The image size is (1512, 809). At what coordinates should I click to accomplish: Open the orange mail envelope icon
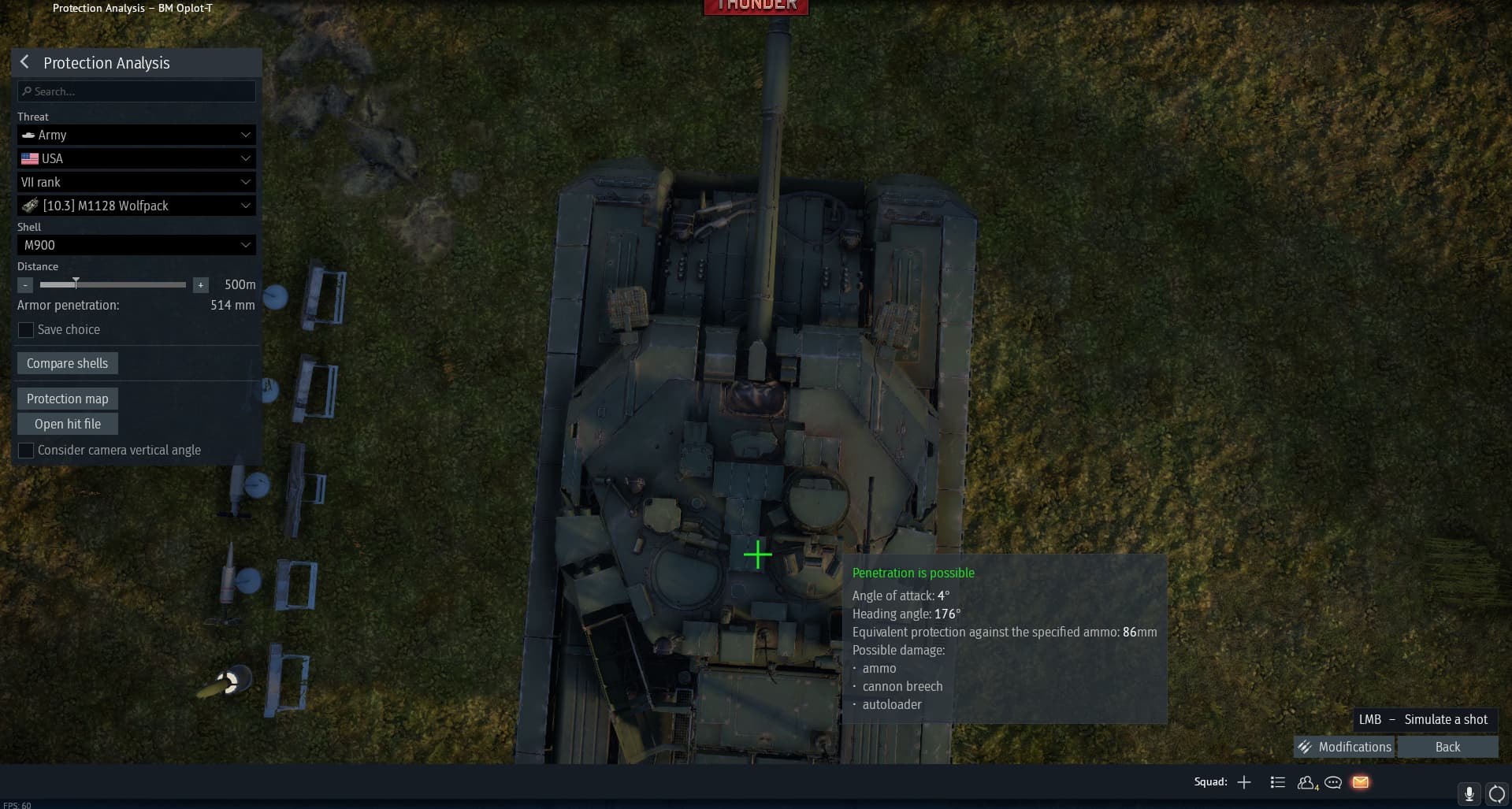click(1361, 782)
